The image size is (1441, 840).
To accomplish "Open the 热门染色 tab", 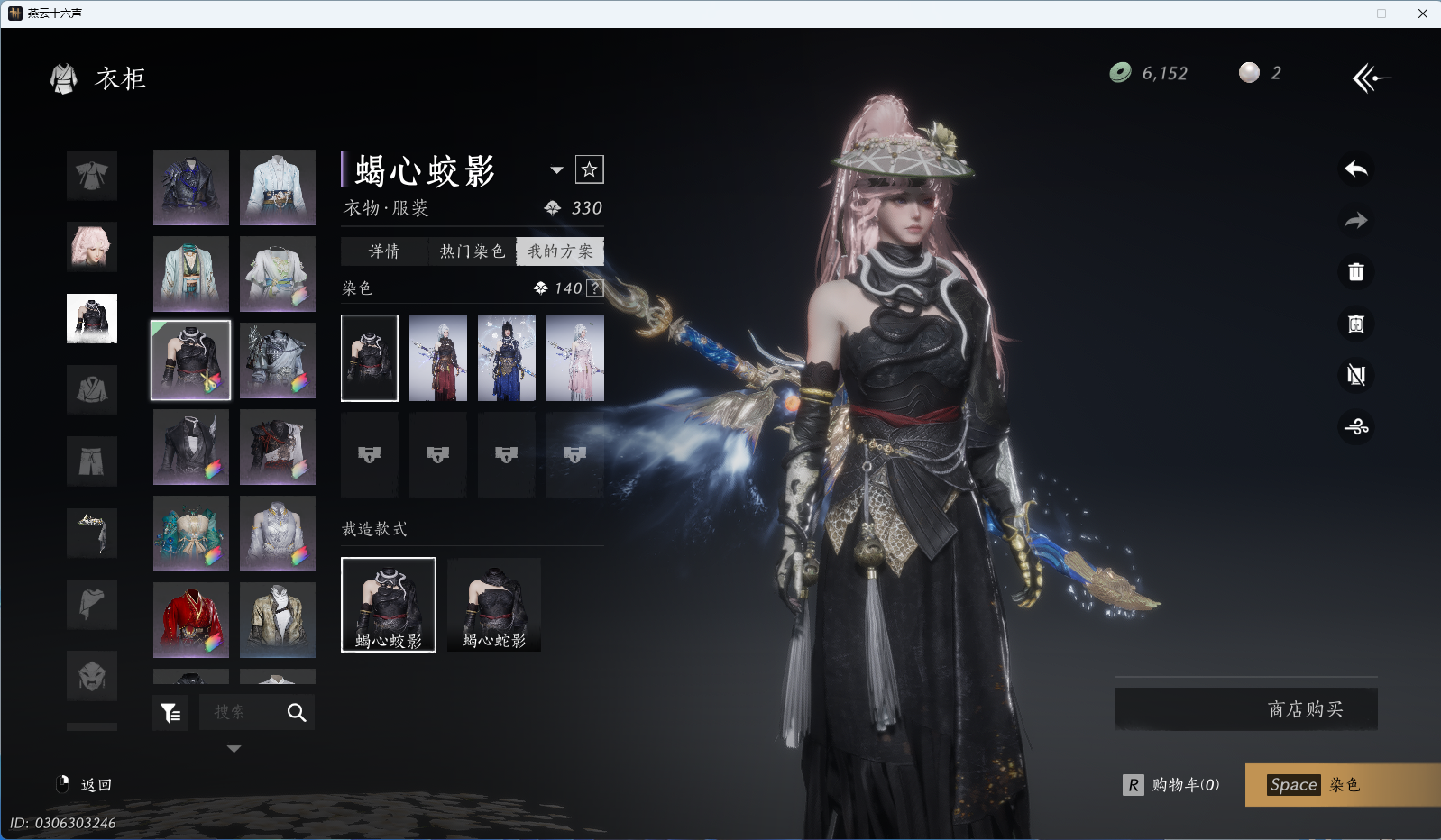I will (x=472, y=251).
